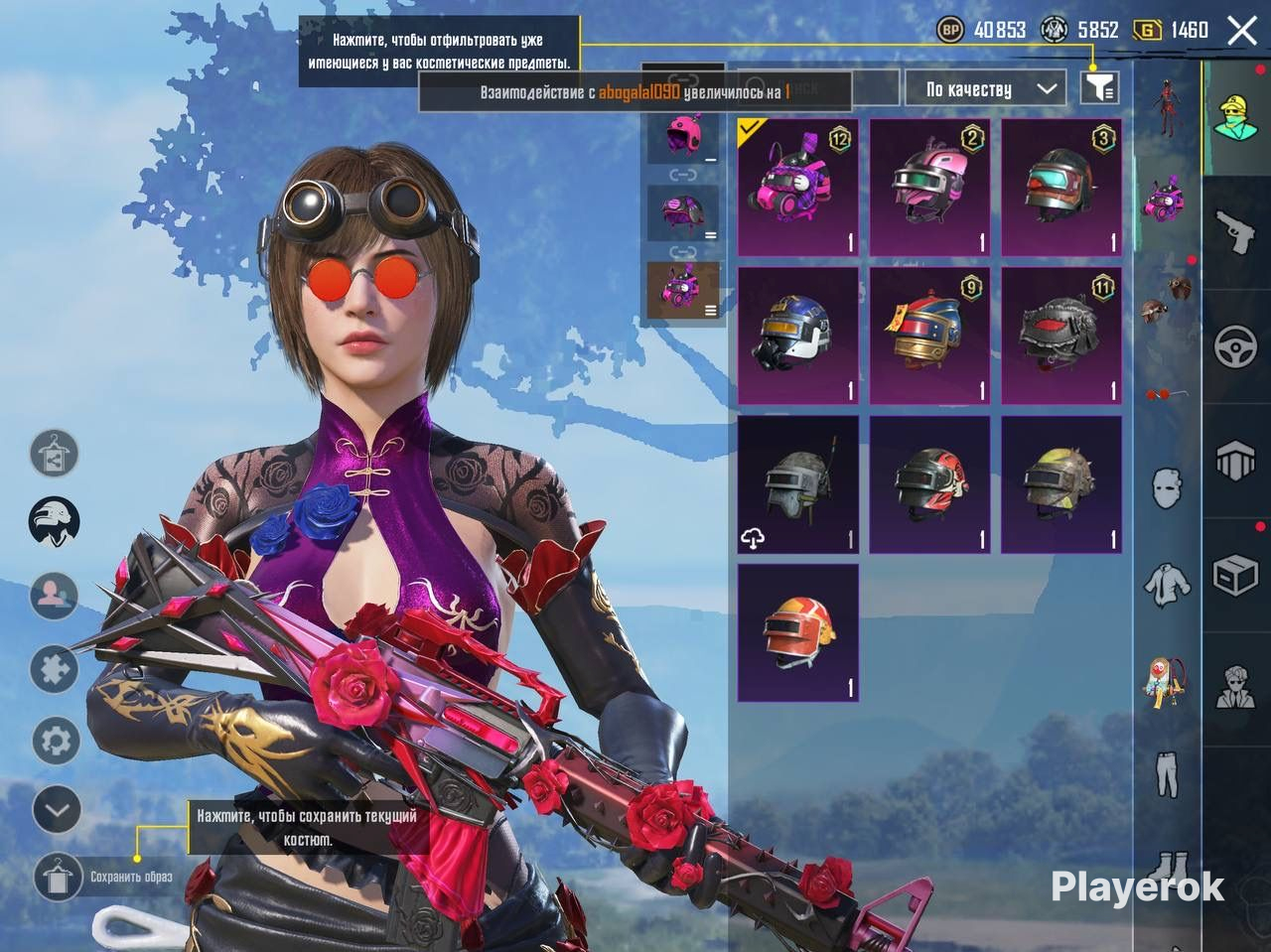Select the pink bunny helmet skin
1271x952 pixels.
click(797, 188)
